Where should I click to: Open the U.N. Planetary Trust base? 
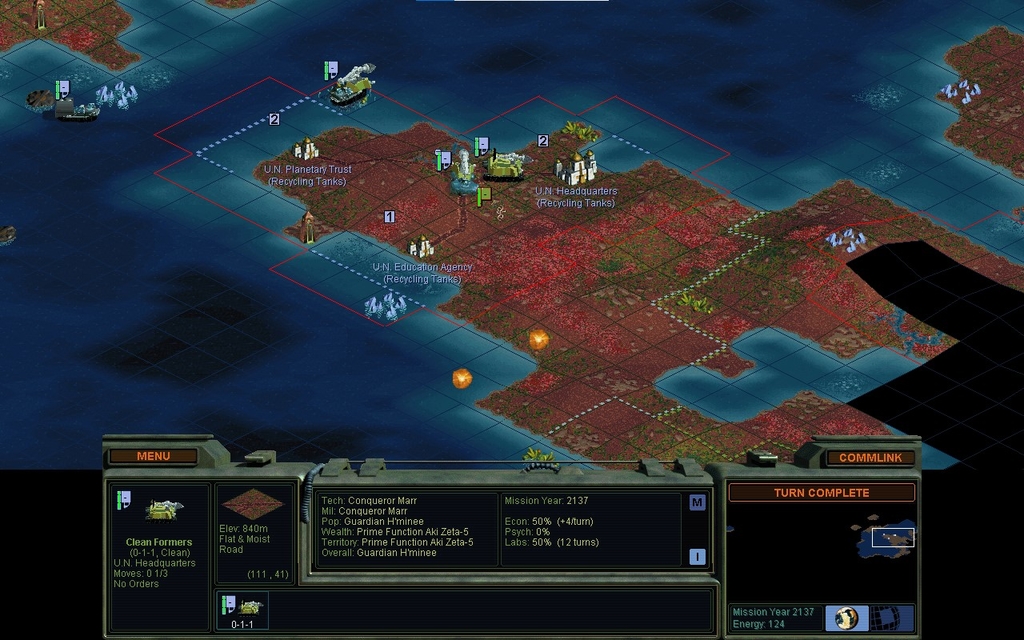click(x=306, y=150)
